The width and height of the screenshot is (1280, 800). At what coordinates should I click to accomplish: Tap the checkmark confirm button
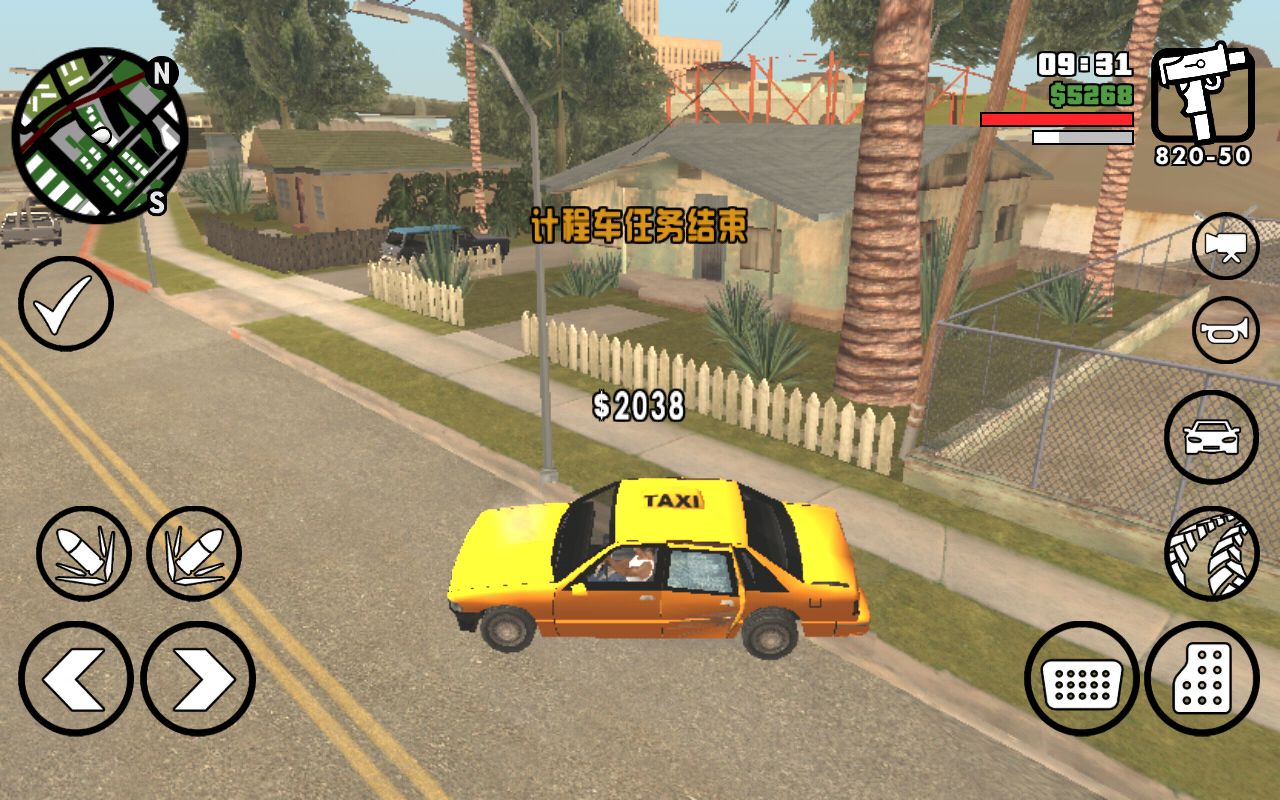coord(66,304)
